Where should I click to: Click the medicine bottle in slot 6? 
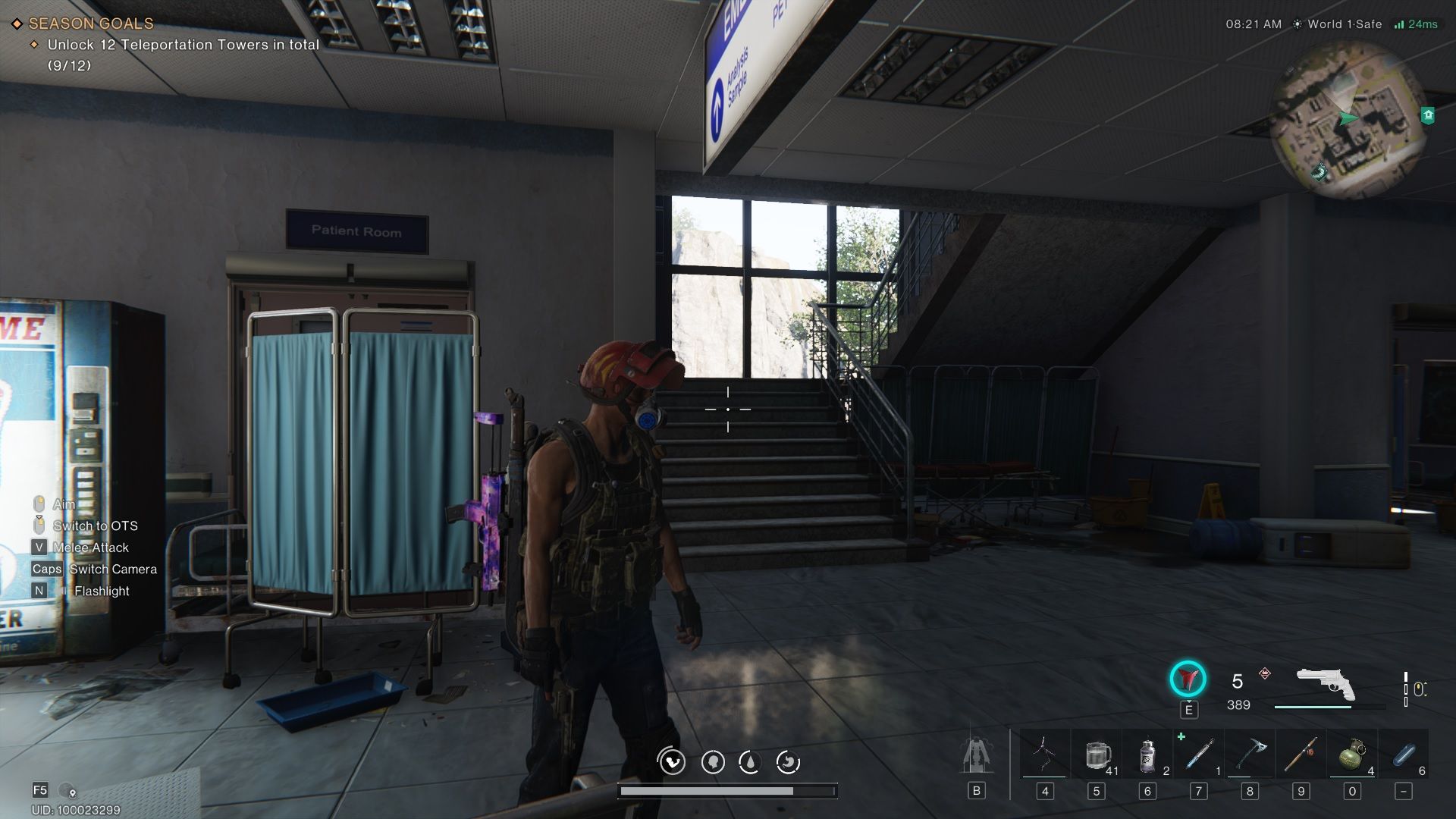[1147, 753]
